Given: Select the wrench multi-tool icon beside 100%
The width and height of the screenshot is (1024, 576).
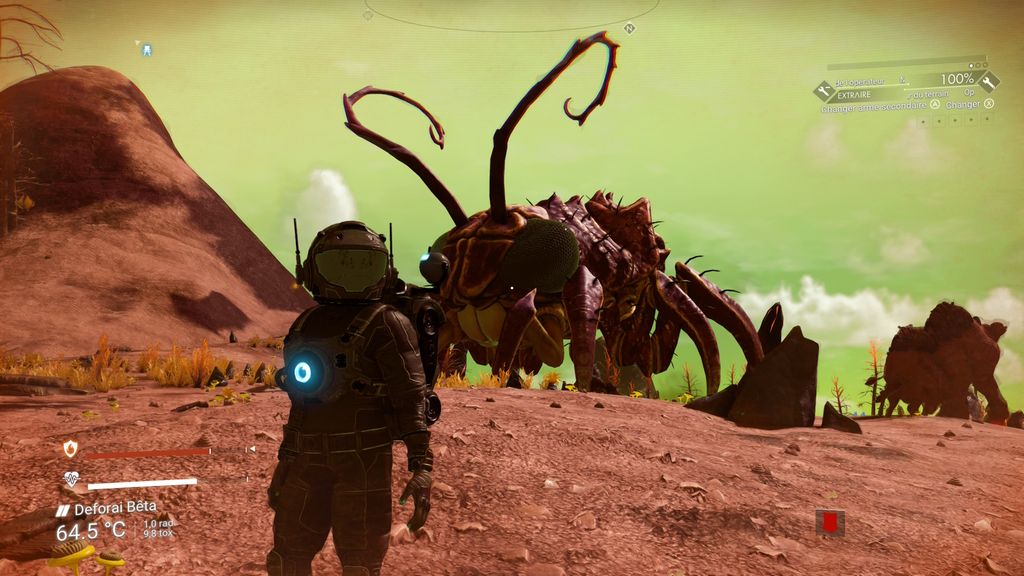Looking at the screenshot, I should coord(988,81).
